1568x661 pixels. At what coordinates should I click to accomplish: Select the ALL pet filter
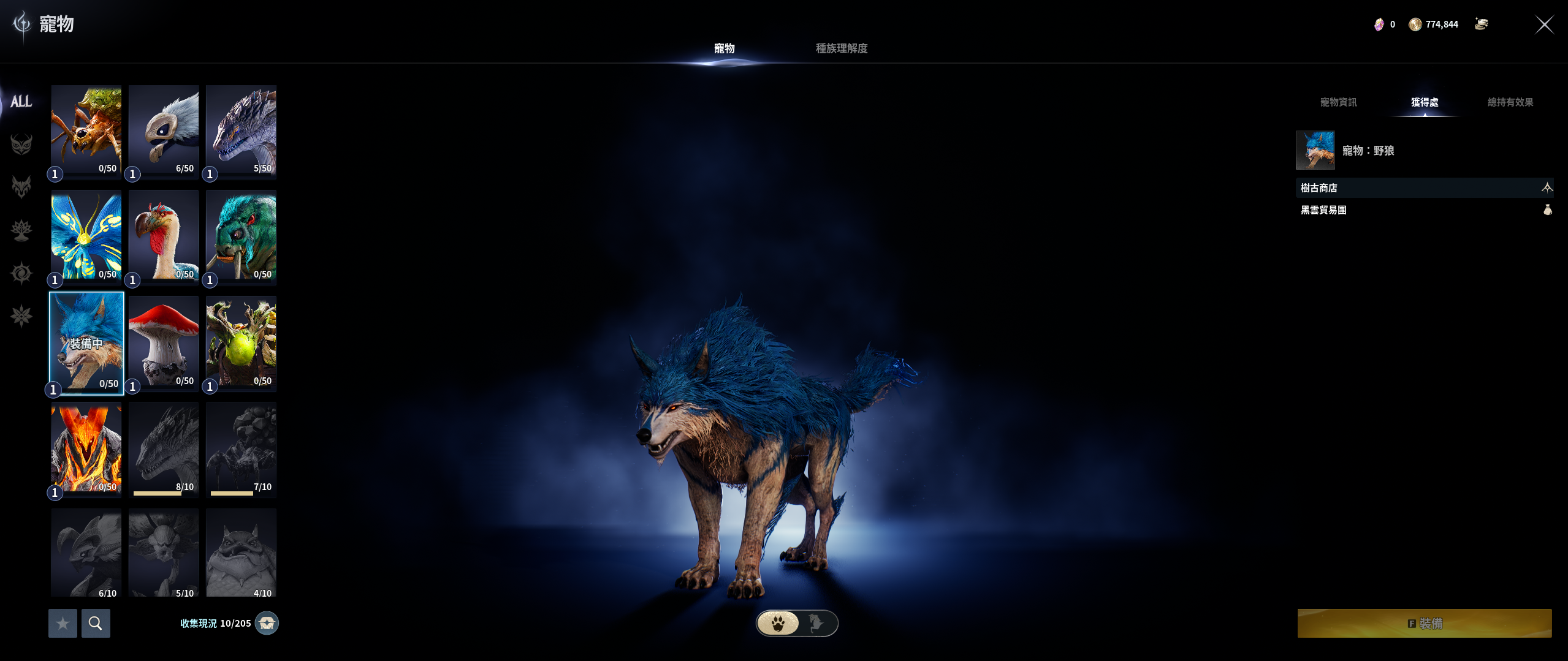(x=21, y=102)
